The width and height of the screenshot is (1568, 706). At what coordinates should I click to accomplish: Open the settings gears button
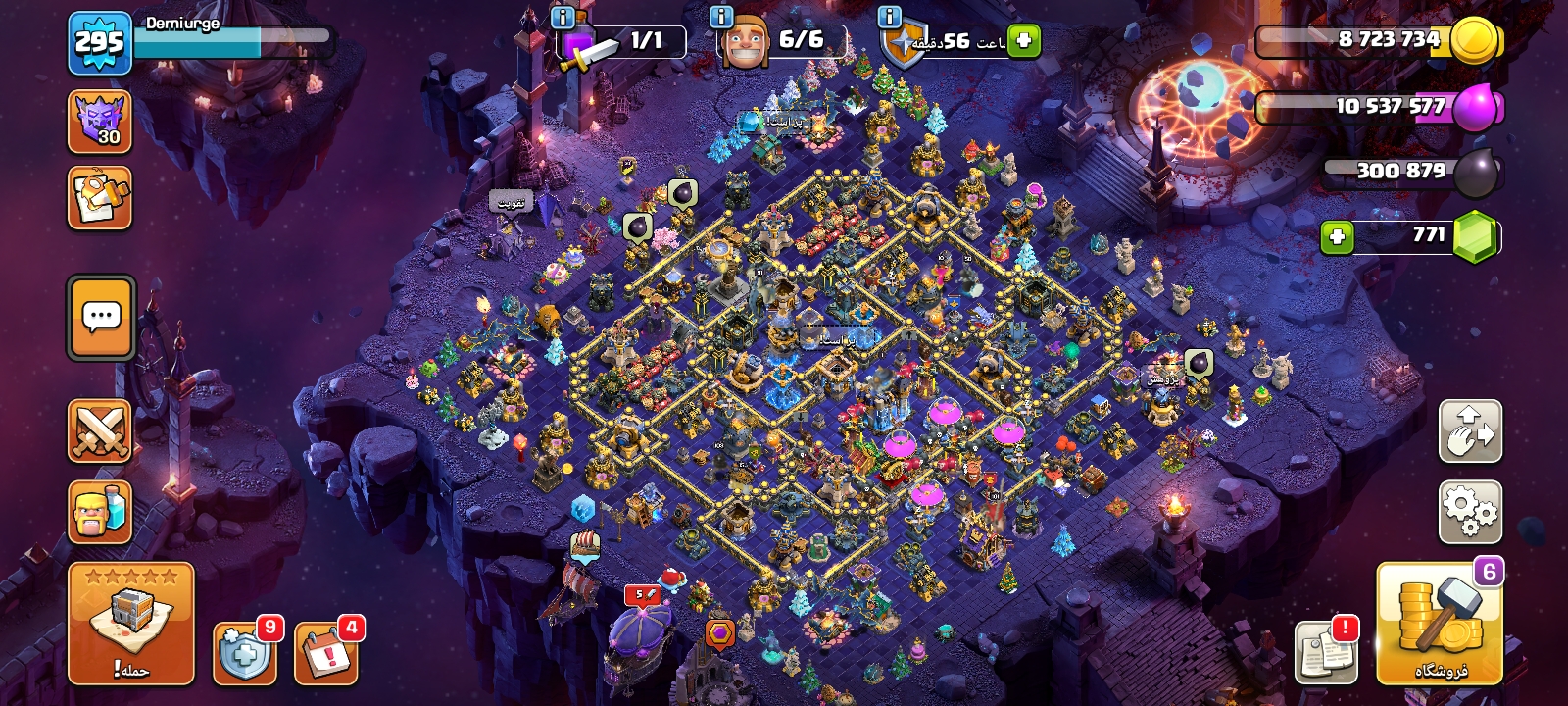click(1470, 511)
